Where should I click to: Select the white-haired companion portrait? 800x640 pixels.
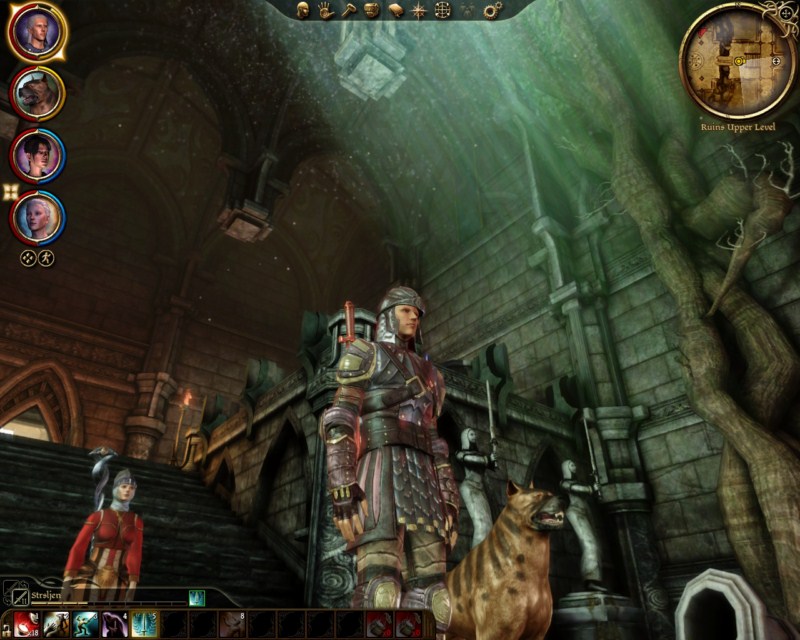coord(37,215)
